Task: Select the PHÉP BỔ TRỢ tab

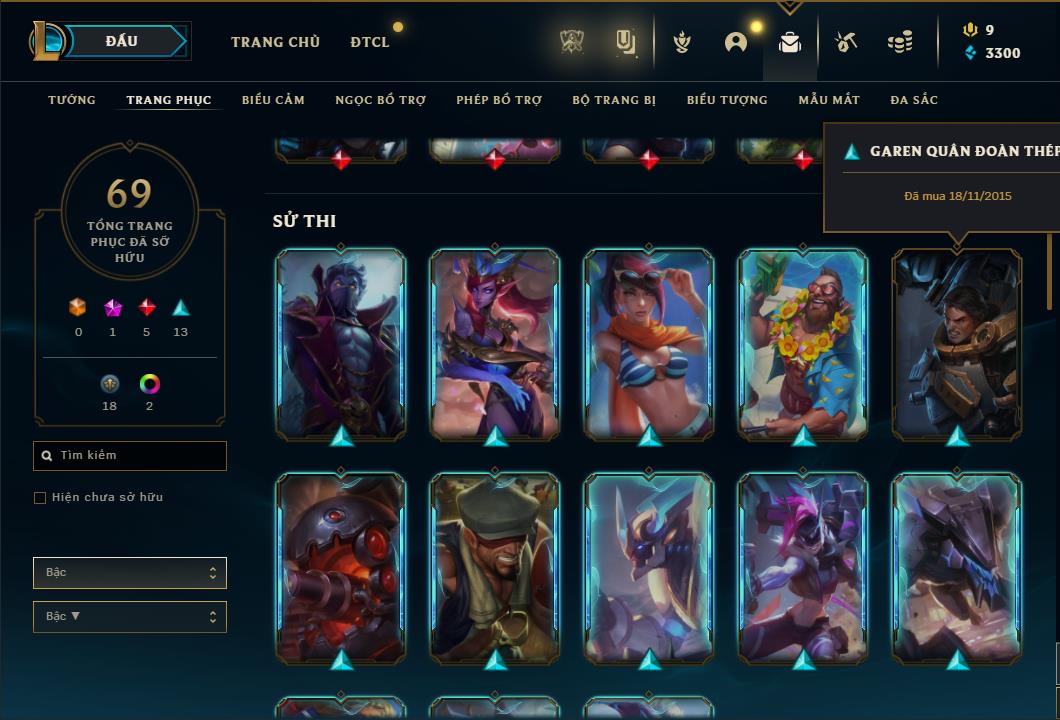Action: tap(499, 100)
